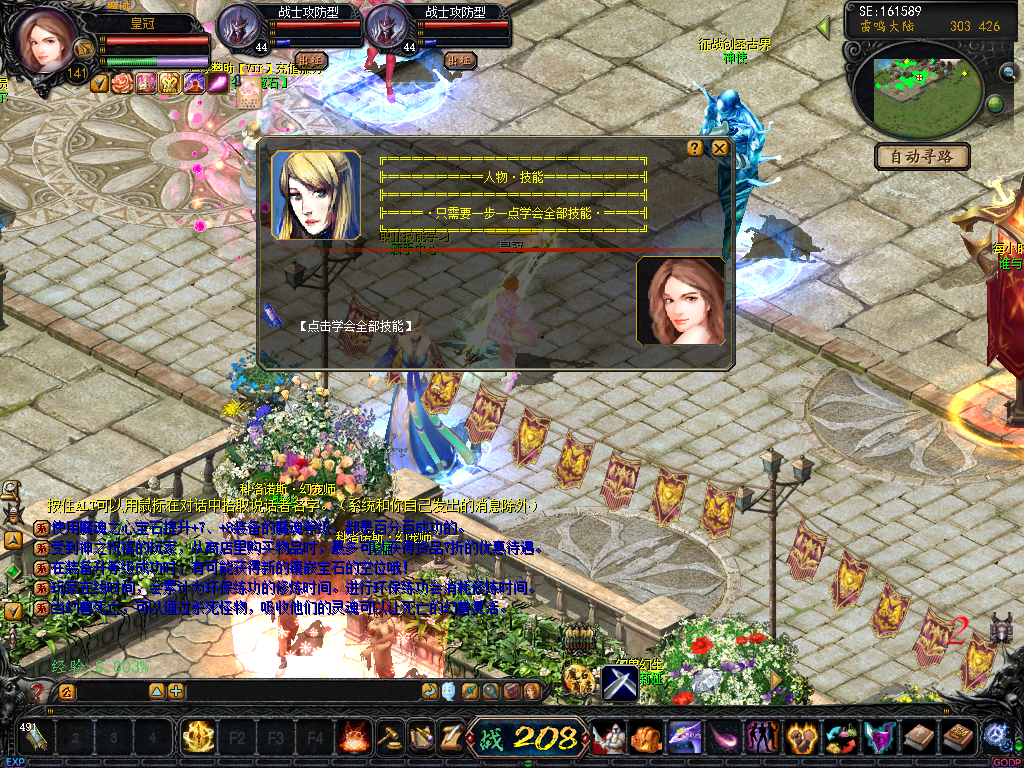1024x768 pixels.
Task: Collapse minimap with the green arrow
Action: pyautogui.click(x=823, y=27)
